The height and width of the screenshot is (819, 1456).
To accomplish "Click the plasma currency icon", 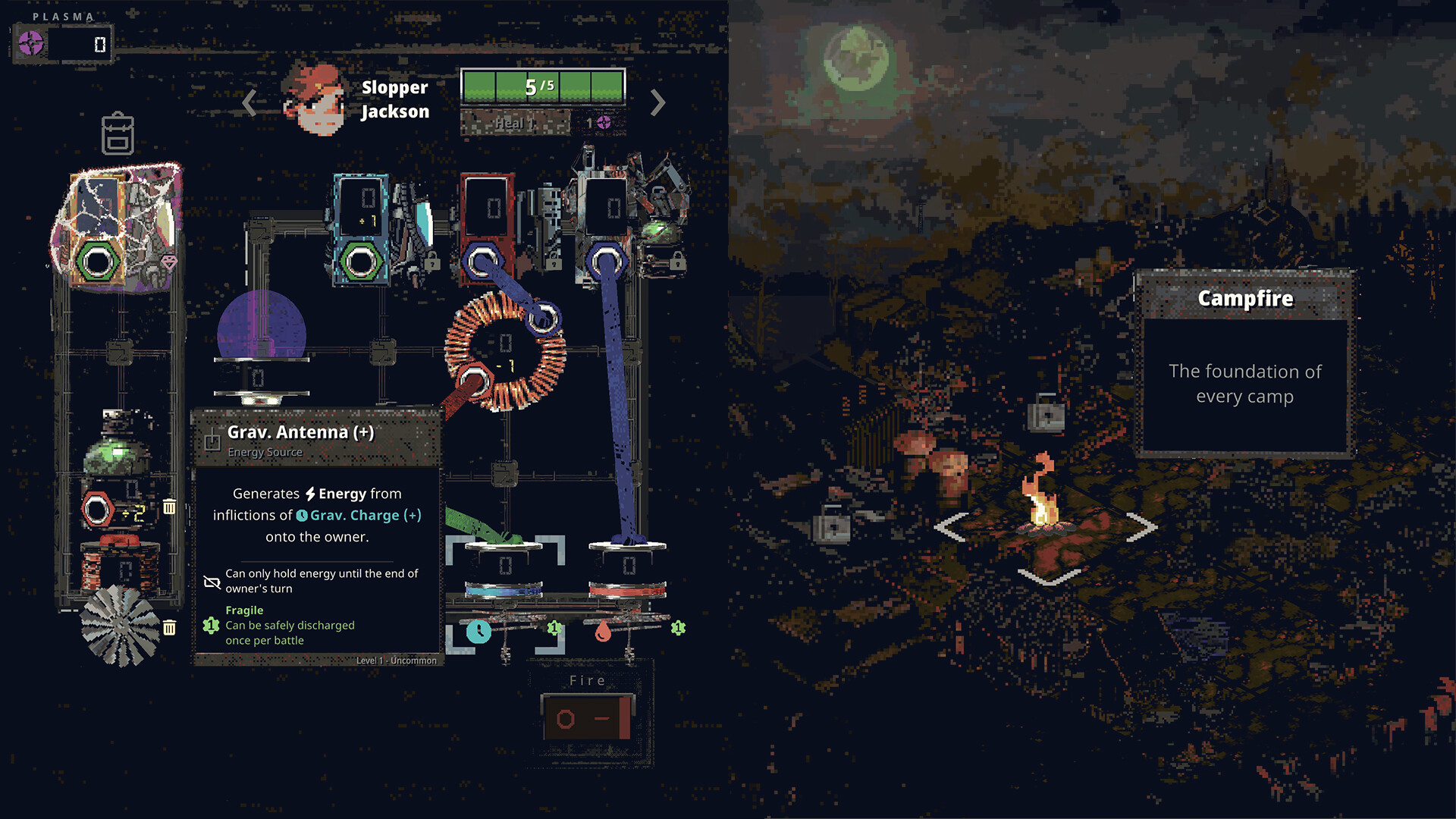I will (32, 44).
